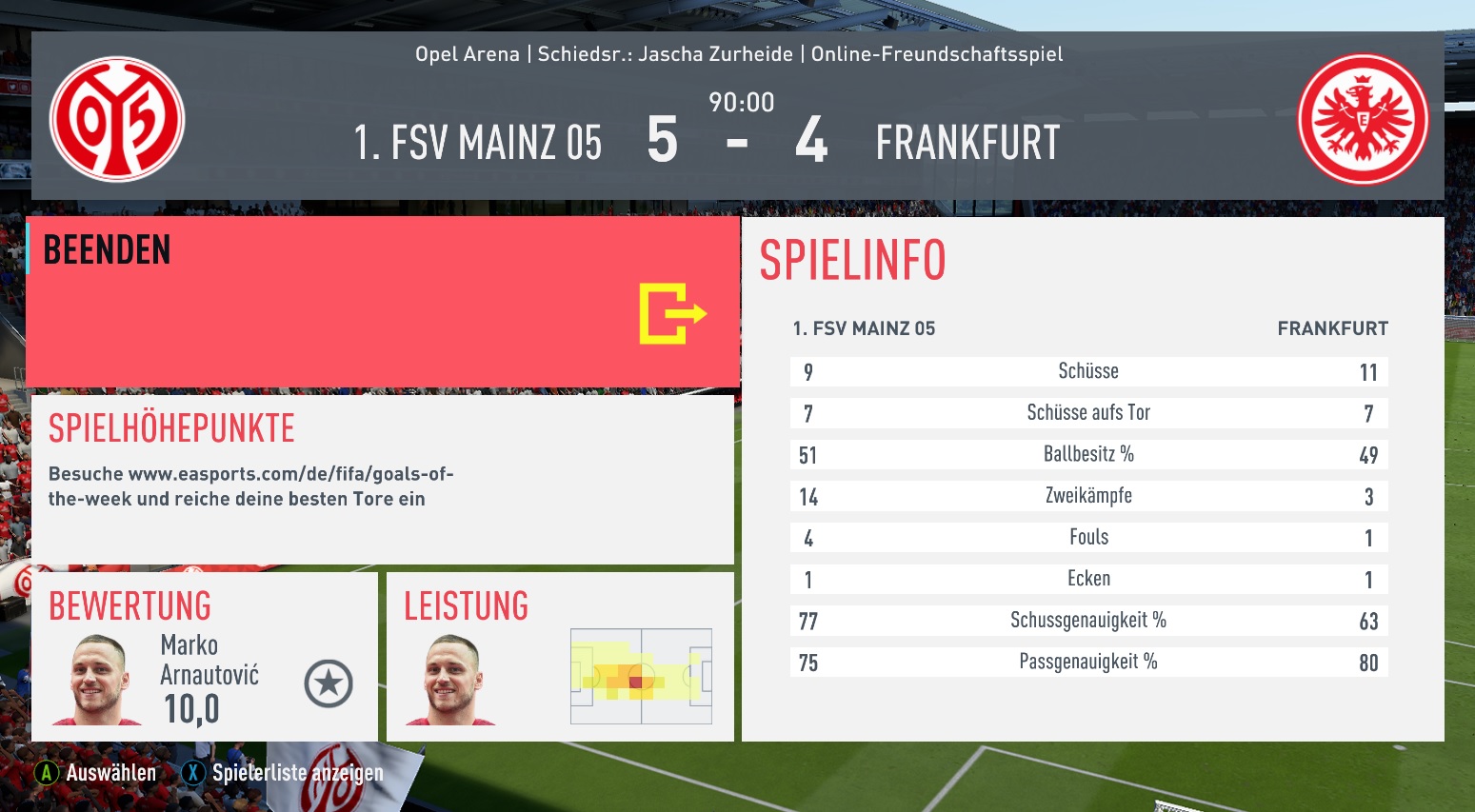Open the Spielhöhepunkte highlights panel

pos(383,479)
